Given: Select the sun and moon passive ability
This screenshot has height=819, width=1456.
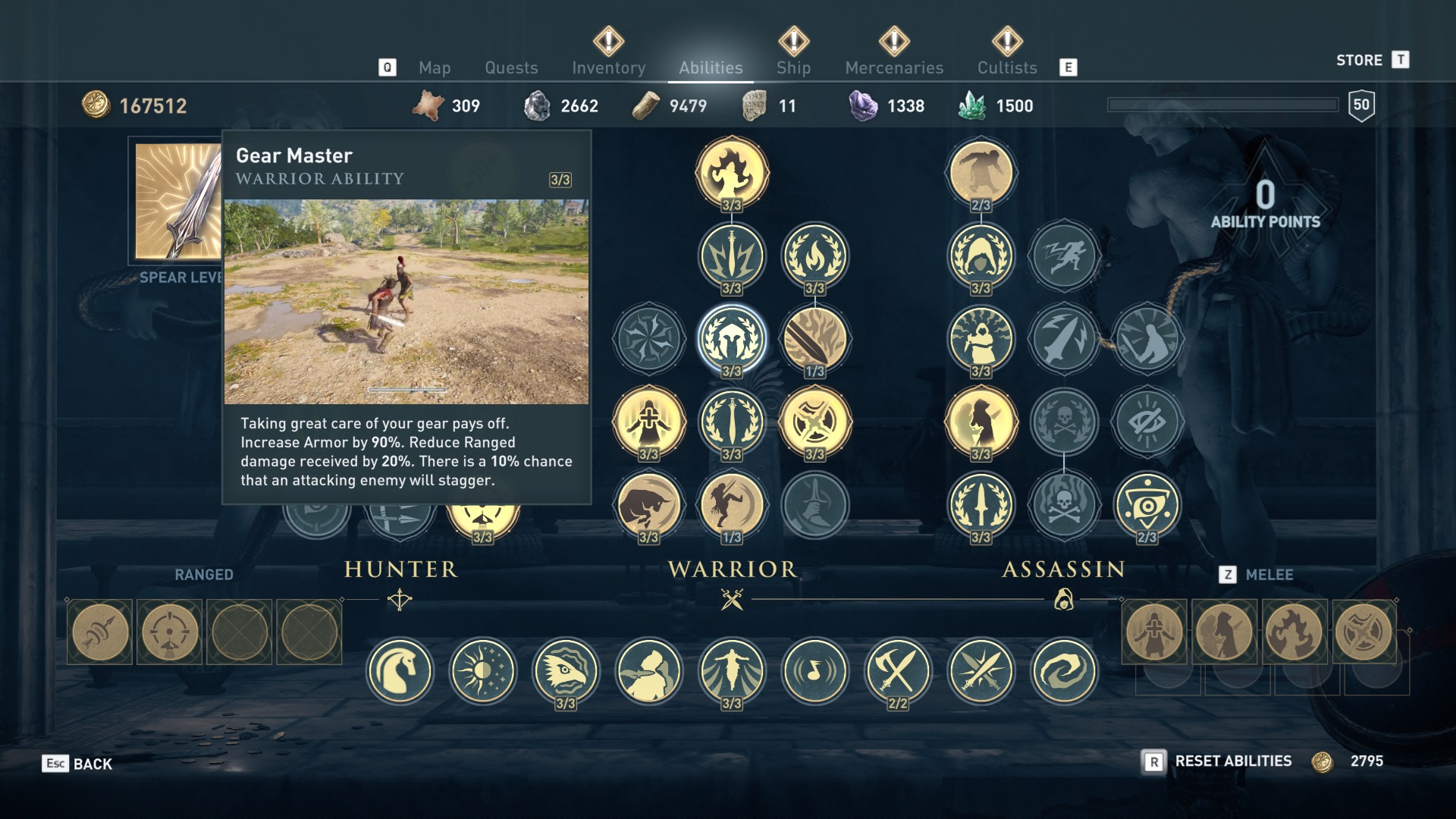Looking at the screenshot, I should tap(482, 670).
